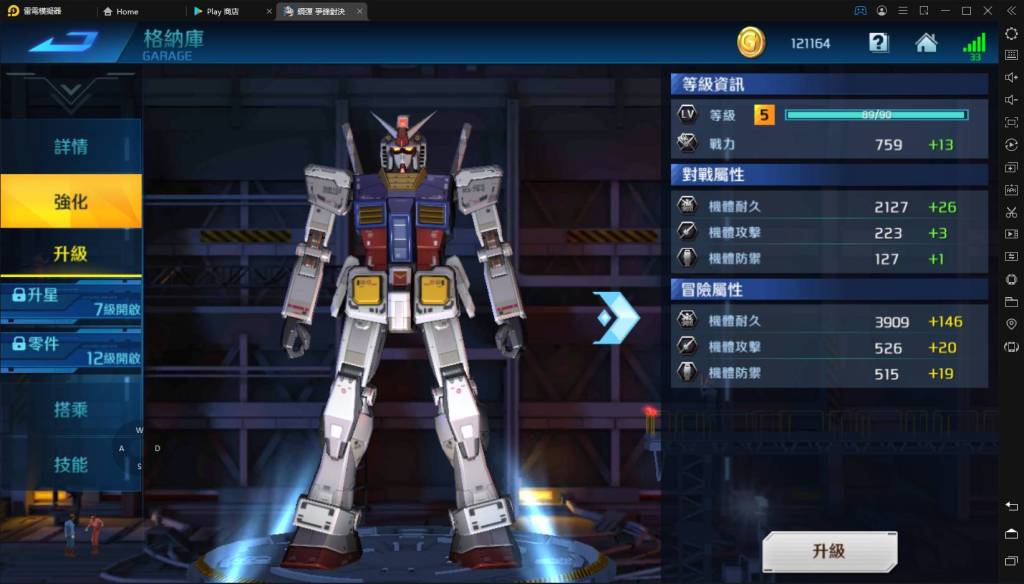Click the gold coin currency icon
Image resolution: width=1024 pixels, height=584 pixels.
[751, 43]
